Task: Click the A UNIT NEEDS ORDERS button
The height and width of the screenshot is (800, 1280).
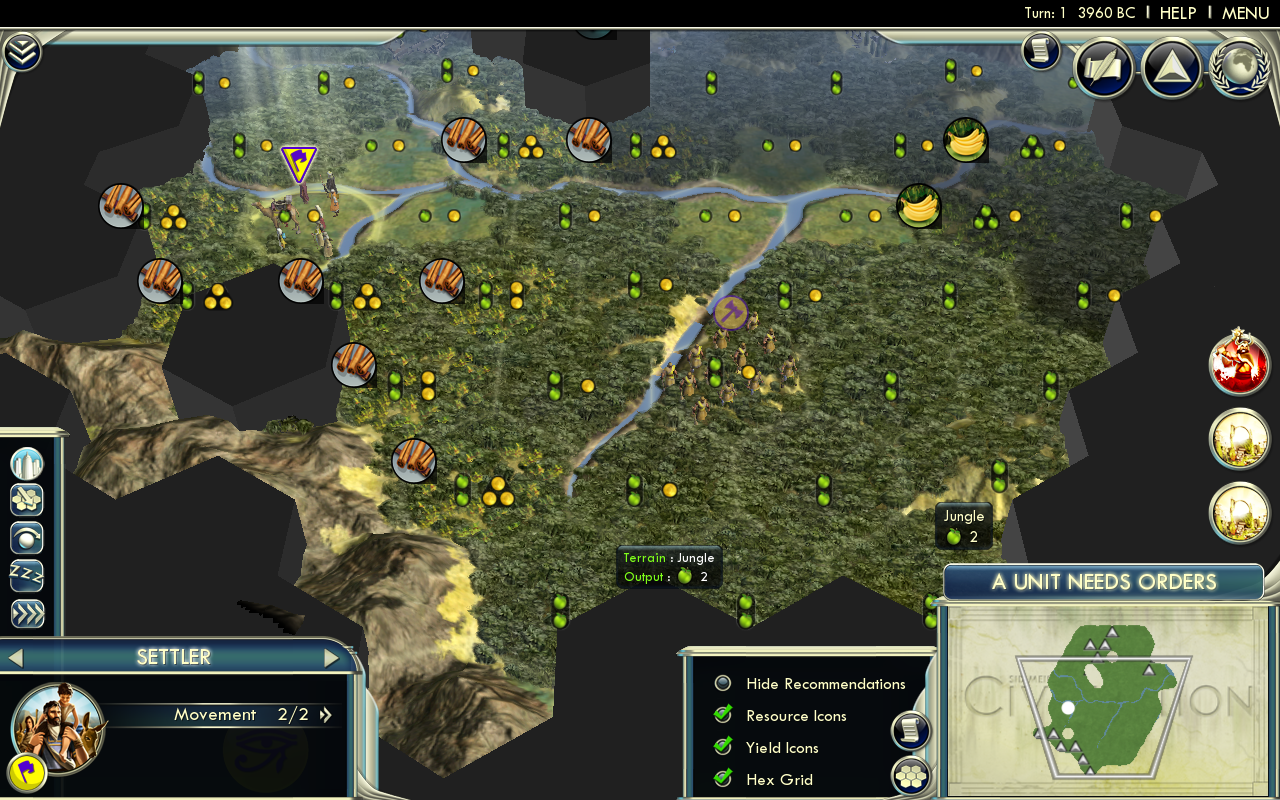Action: click(x=1104, y=582)
